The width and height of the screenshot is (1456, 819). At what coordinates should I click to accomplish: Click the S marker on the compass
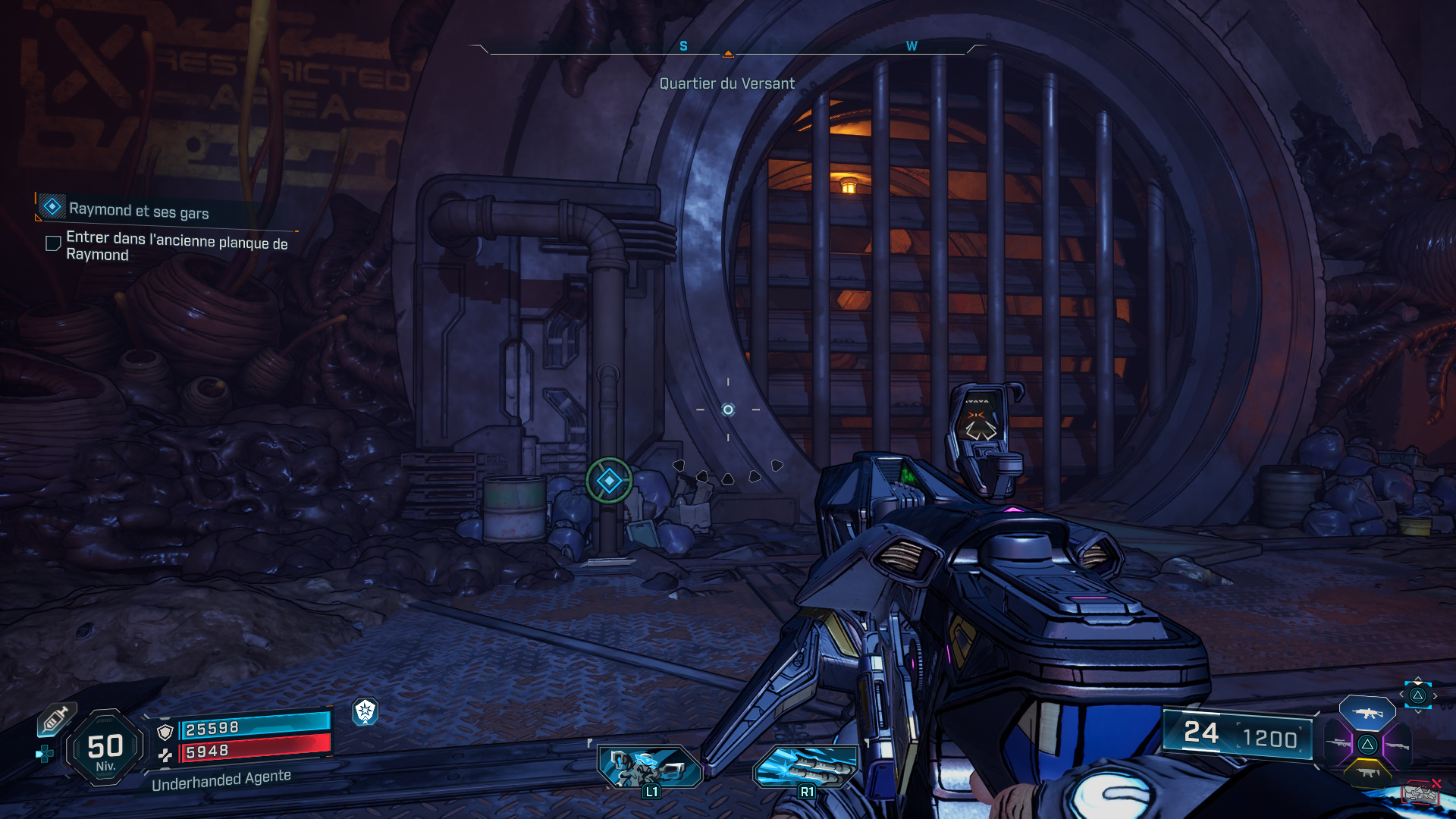coord(685,46)
